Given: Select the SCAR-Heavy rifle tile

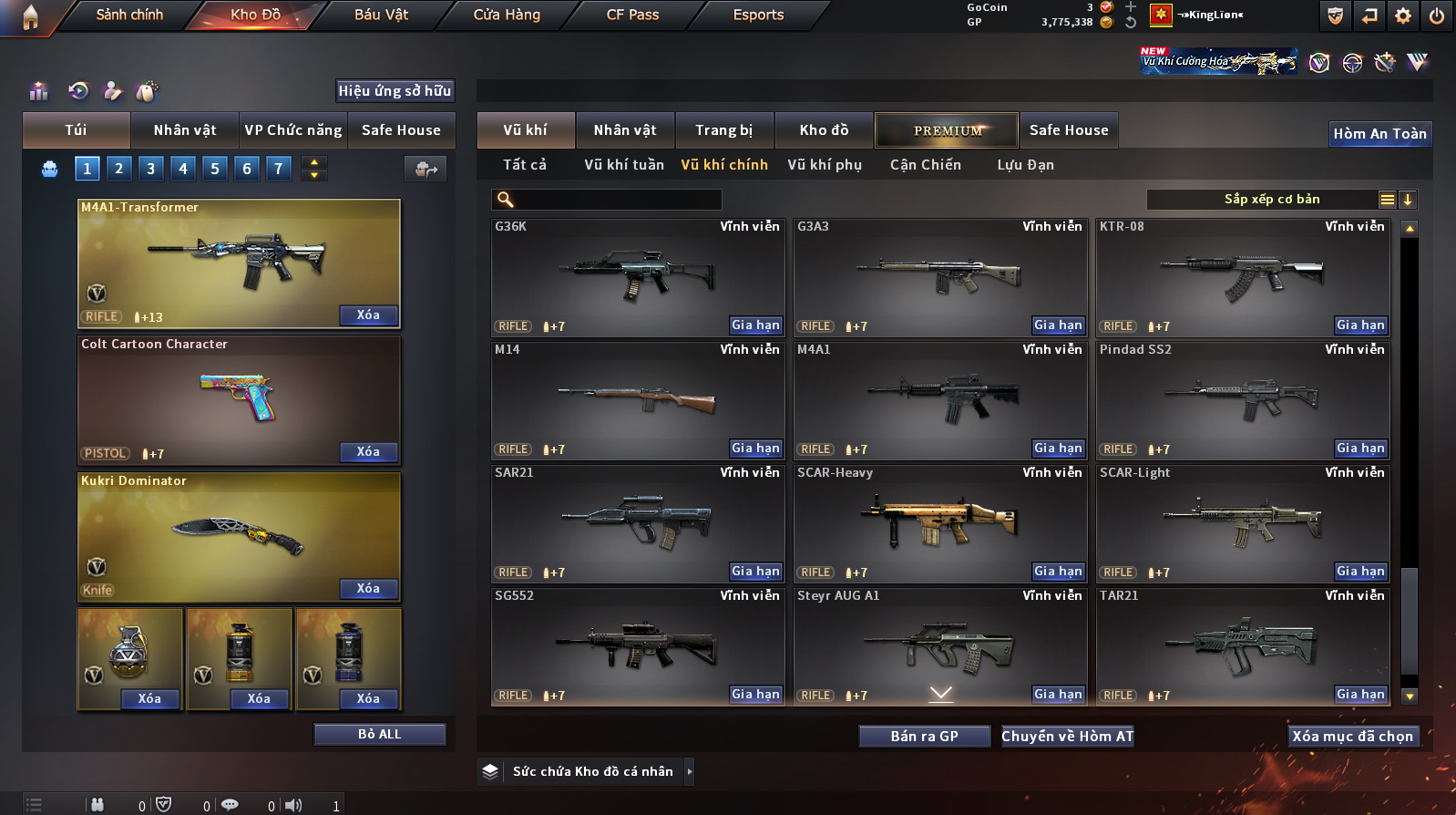Looking at the screenshot, I should coord(938,522).
